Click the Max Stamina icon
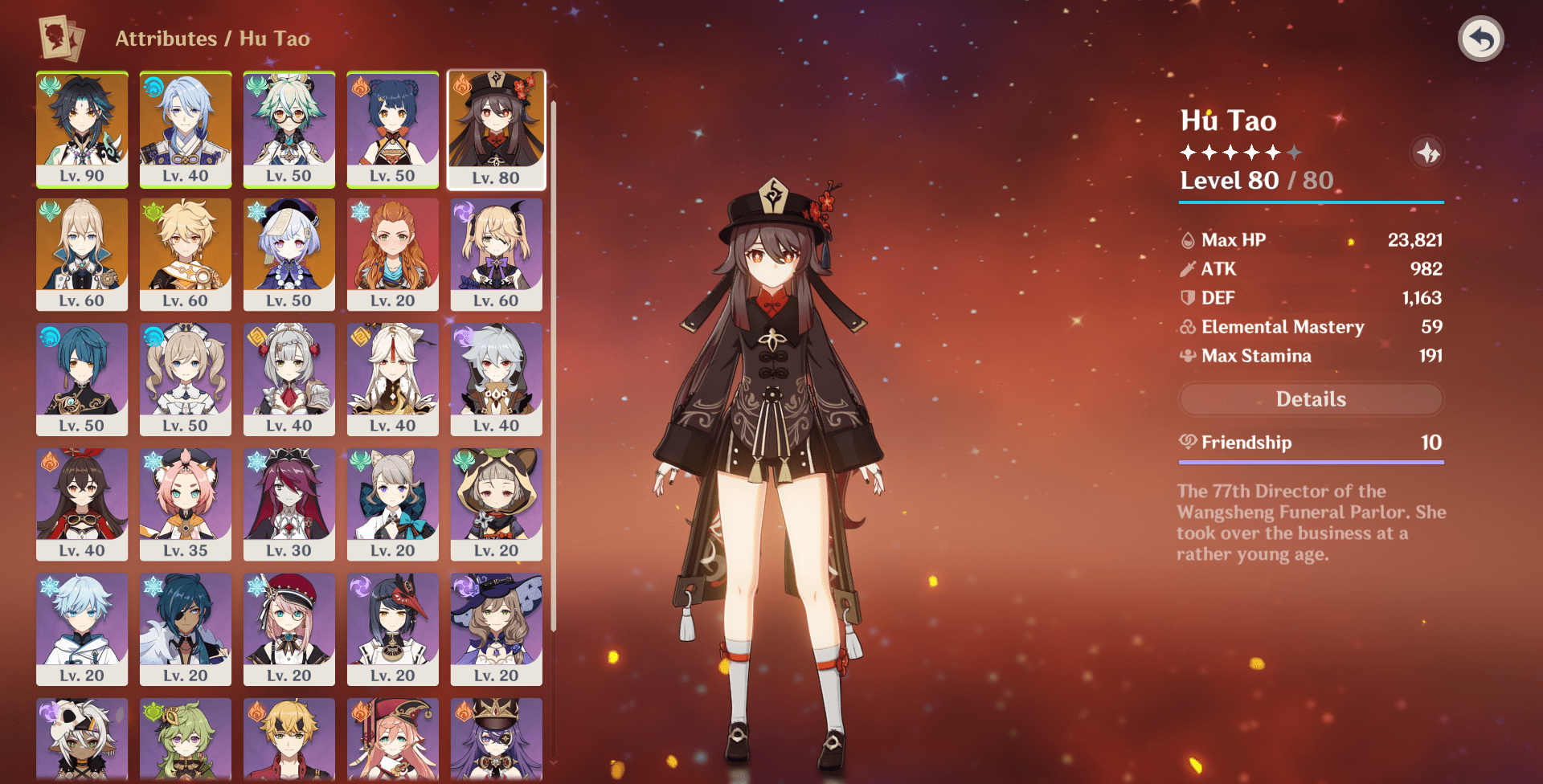Image resolution: width=1543 pixels, height=784 pixels. click(1187, 356)
